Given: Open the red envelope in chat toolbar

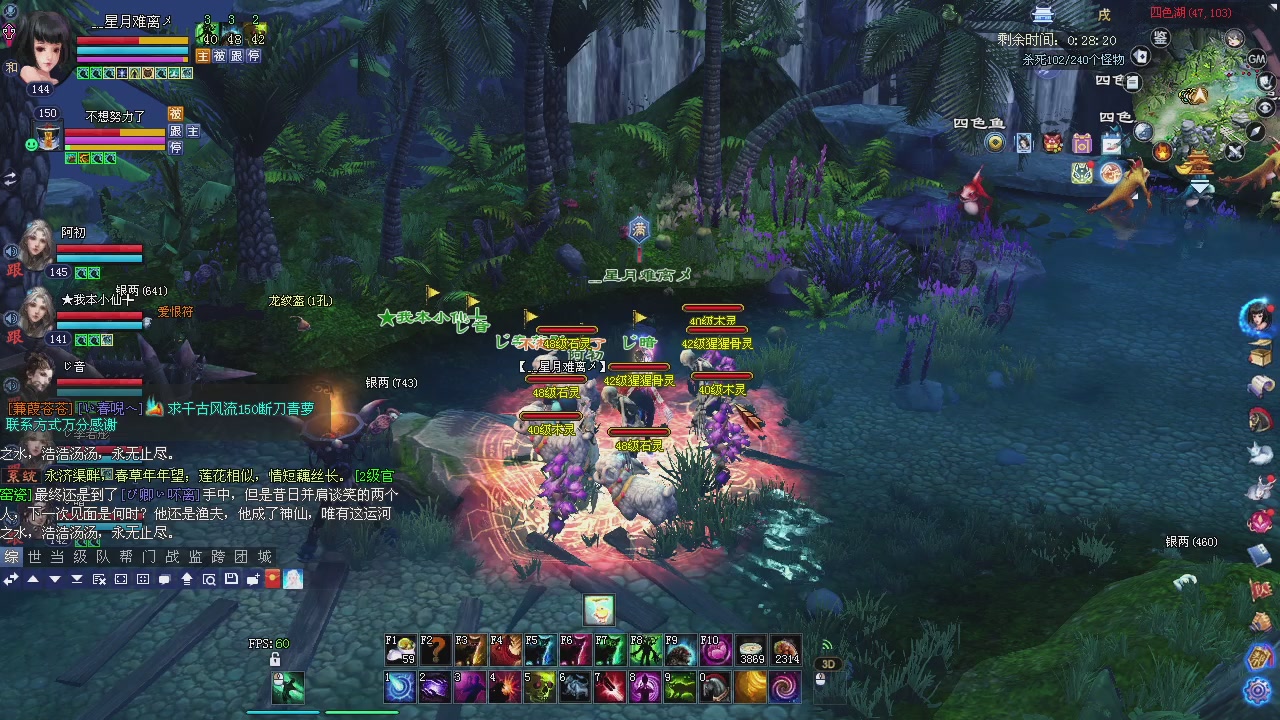Looking at the screenshot, I should [x=272, y=579].
